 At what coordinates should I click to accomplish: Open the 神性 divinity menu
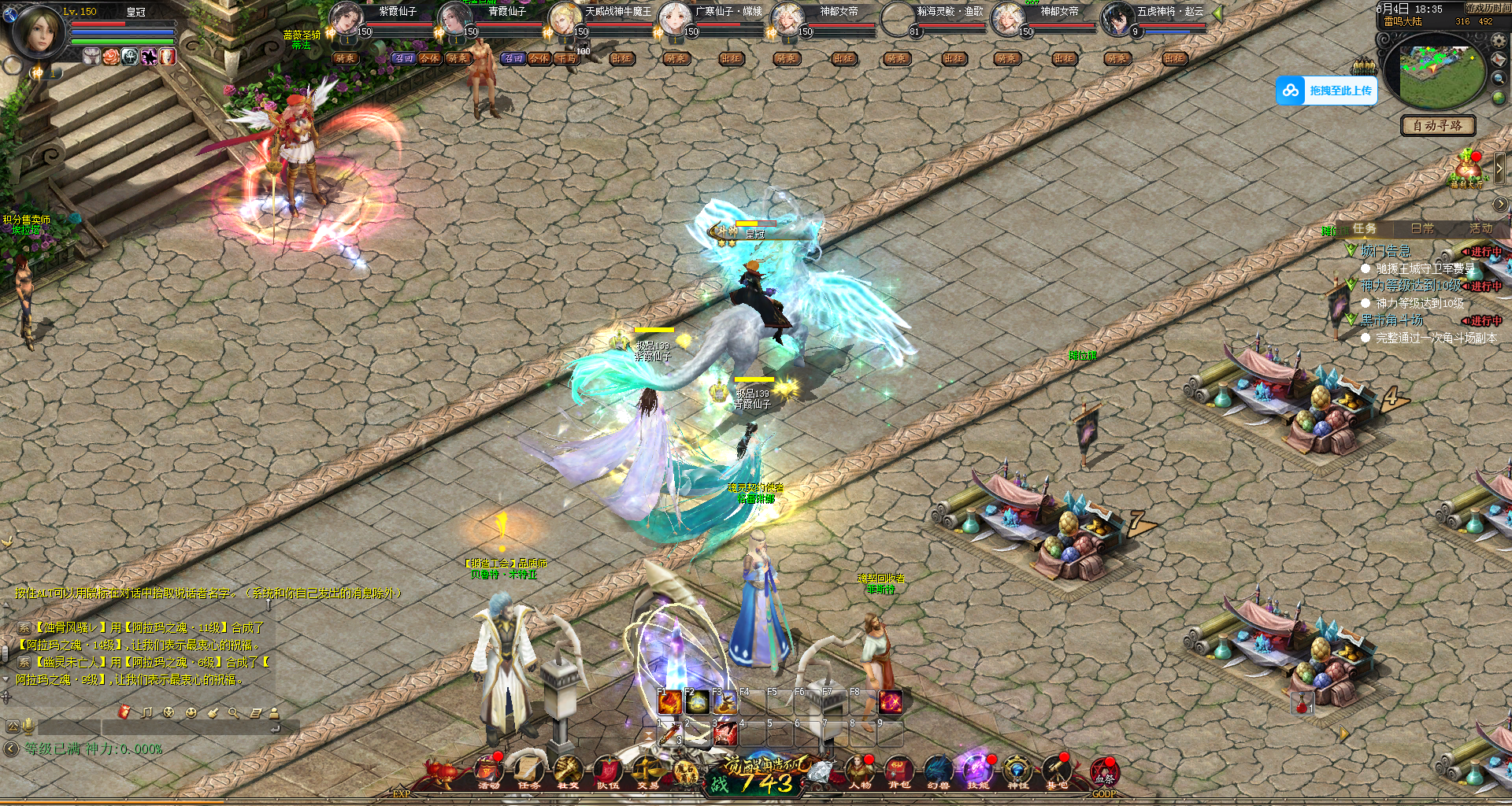[1017, 771]
